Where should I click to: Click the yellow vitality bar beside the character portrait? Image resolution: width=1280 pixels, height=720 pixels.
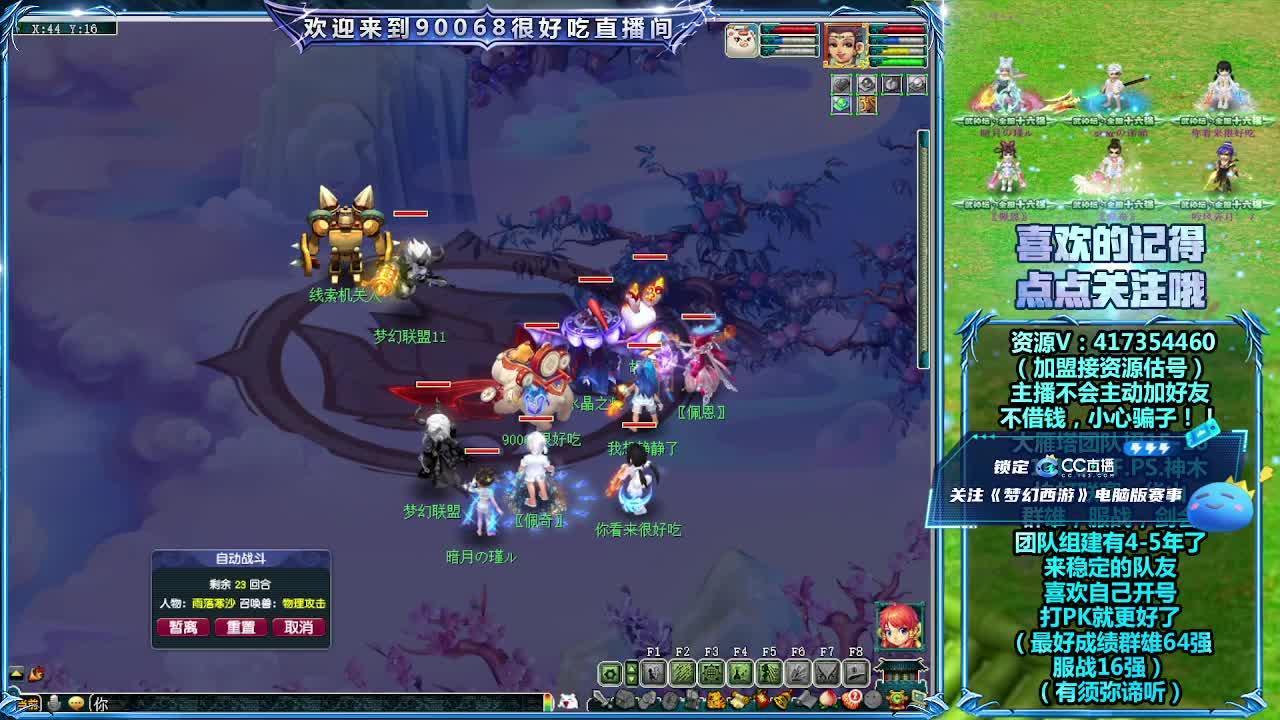pos(896,50)
